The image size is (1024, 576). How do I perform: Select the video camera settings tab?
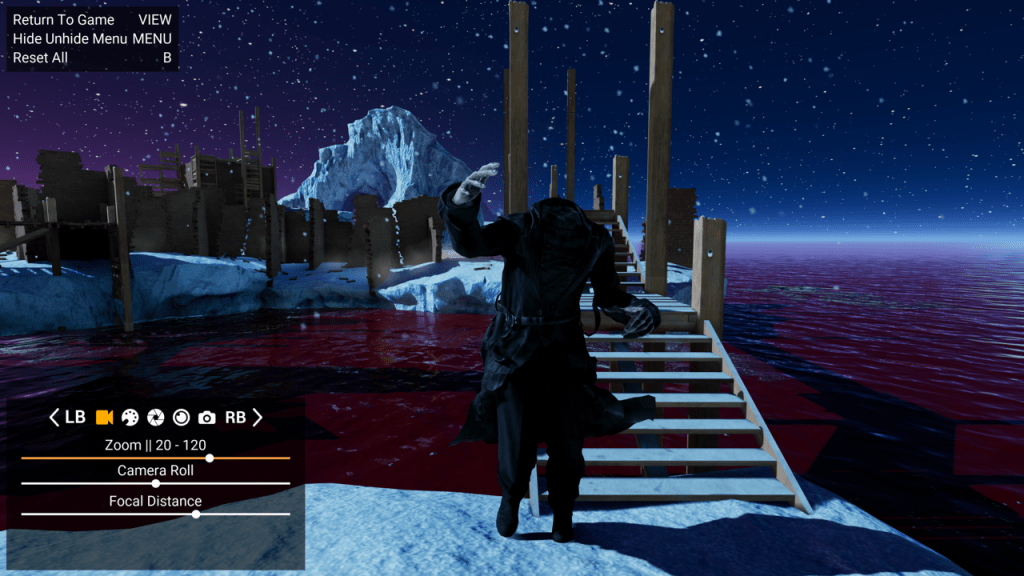pos(104,417)
